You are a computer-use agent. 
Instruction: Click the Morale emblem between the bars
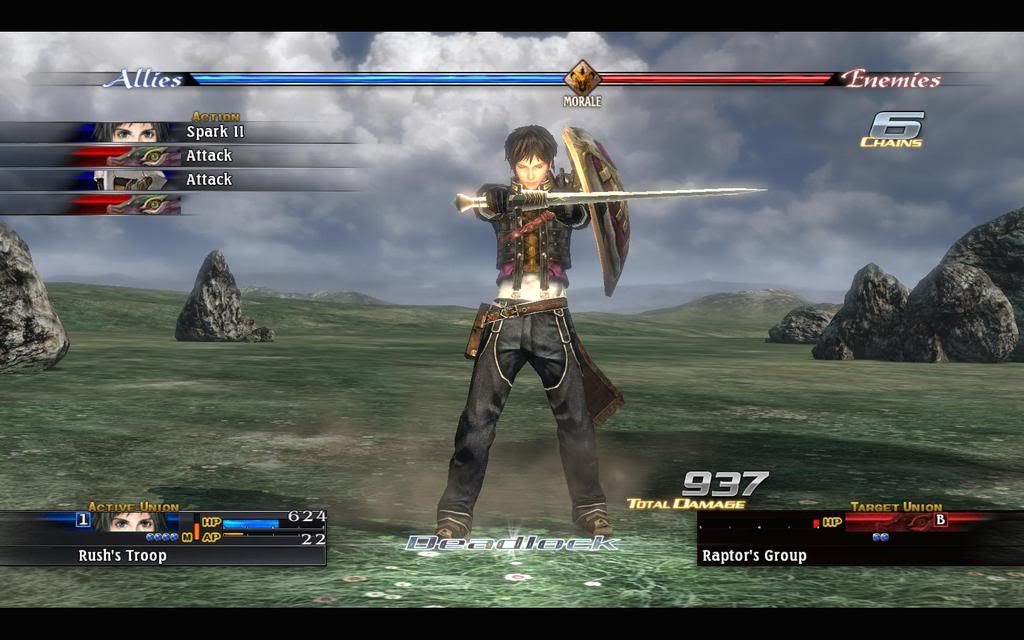[x=581, y=78]
